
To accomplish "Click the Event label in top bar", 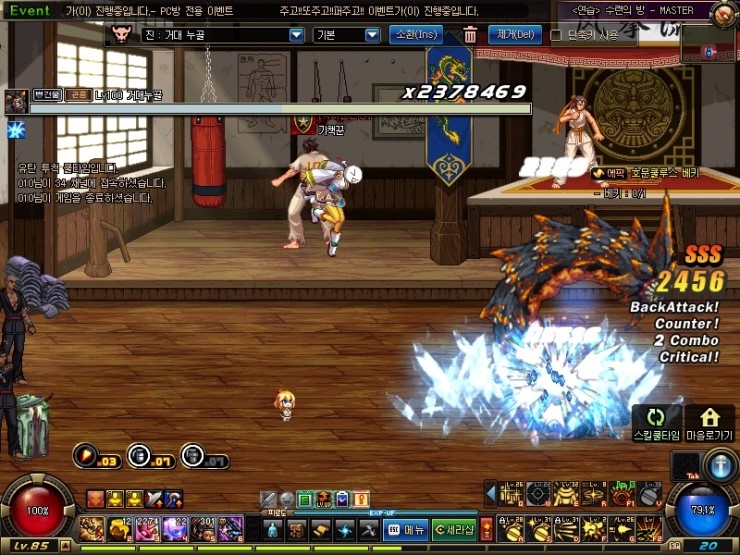I will click(x=30, y=10).
